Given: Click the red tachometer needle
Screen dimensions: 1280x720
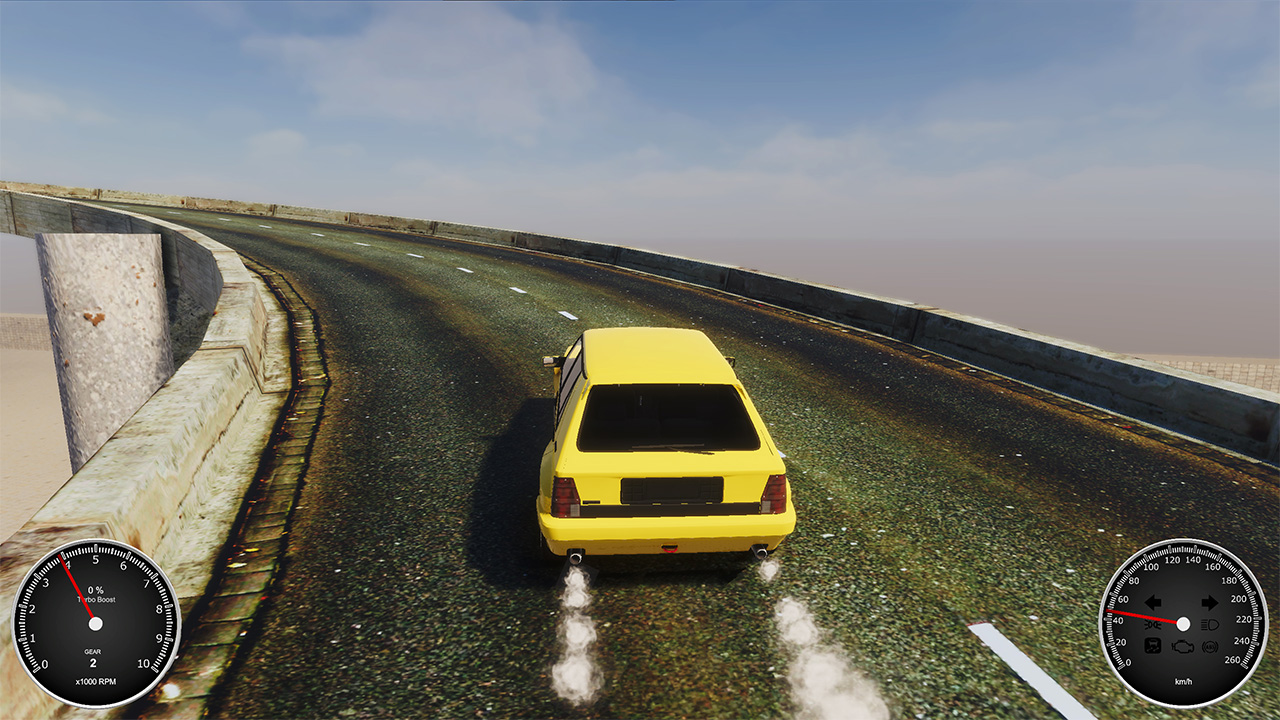Looking at the screenshot, I should pyautogui.click(x=76, y=587).
